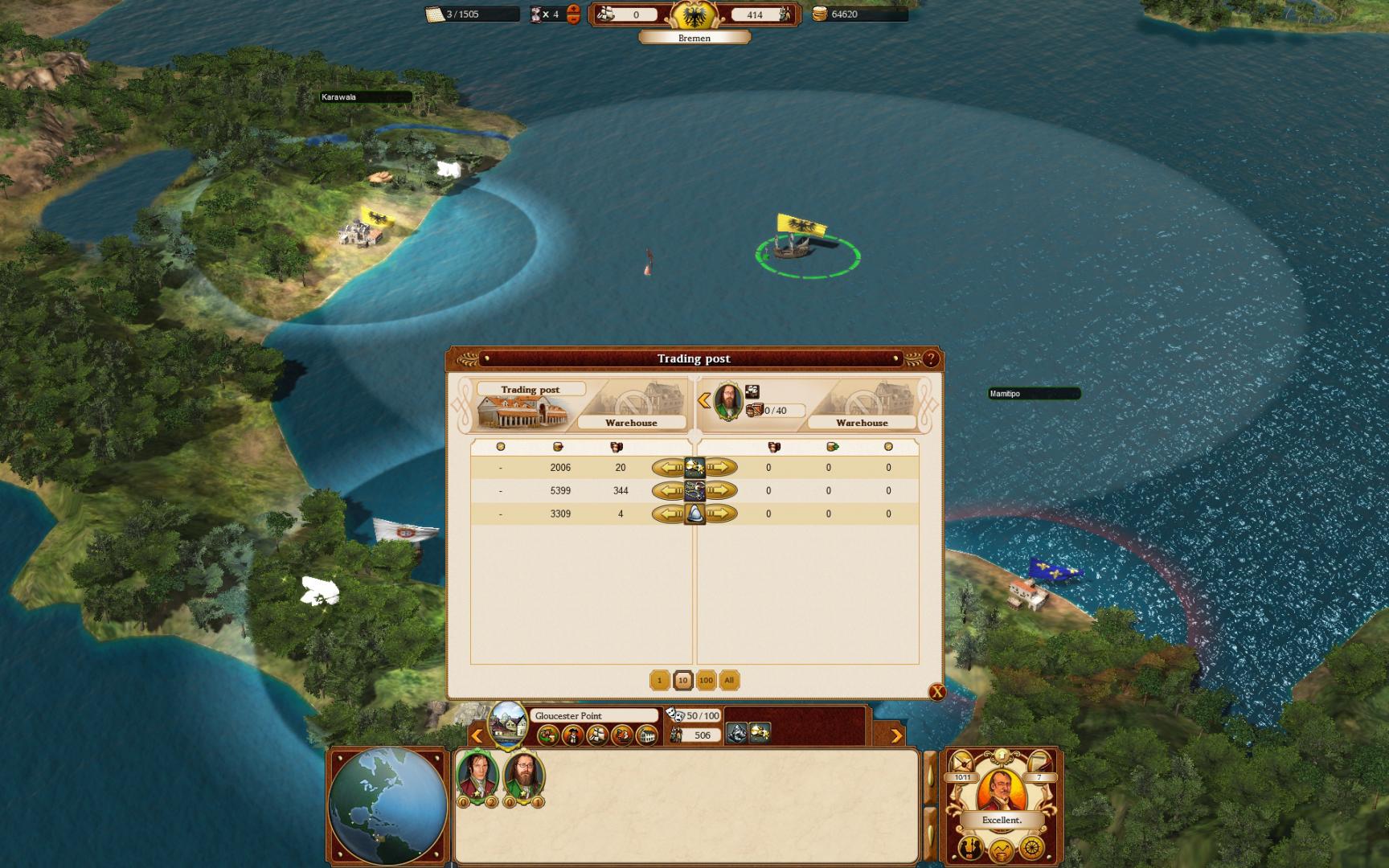Screen dimensions: 1389x868
Task: Select the building construction icon for Gloucester Point
Action: (x=647, y=735)
